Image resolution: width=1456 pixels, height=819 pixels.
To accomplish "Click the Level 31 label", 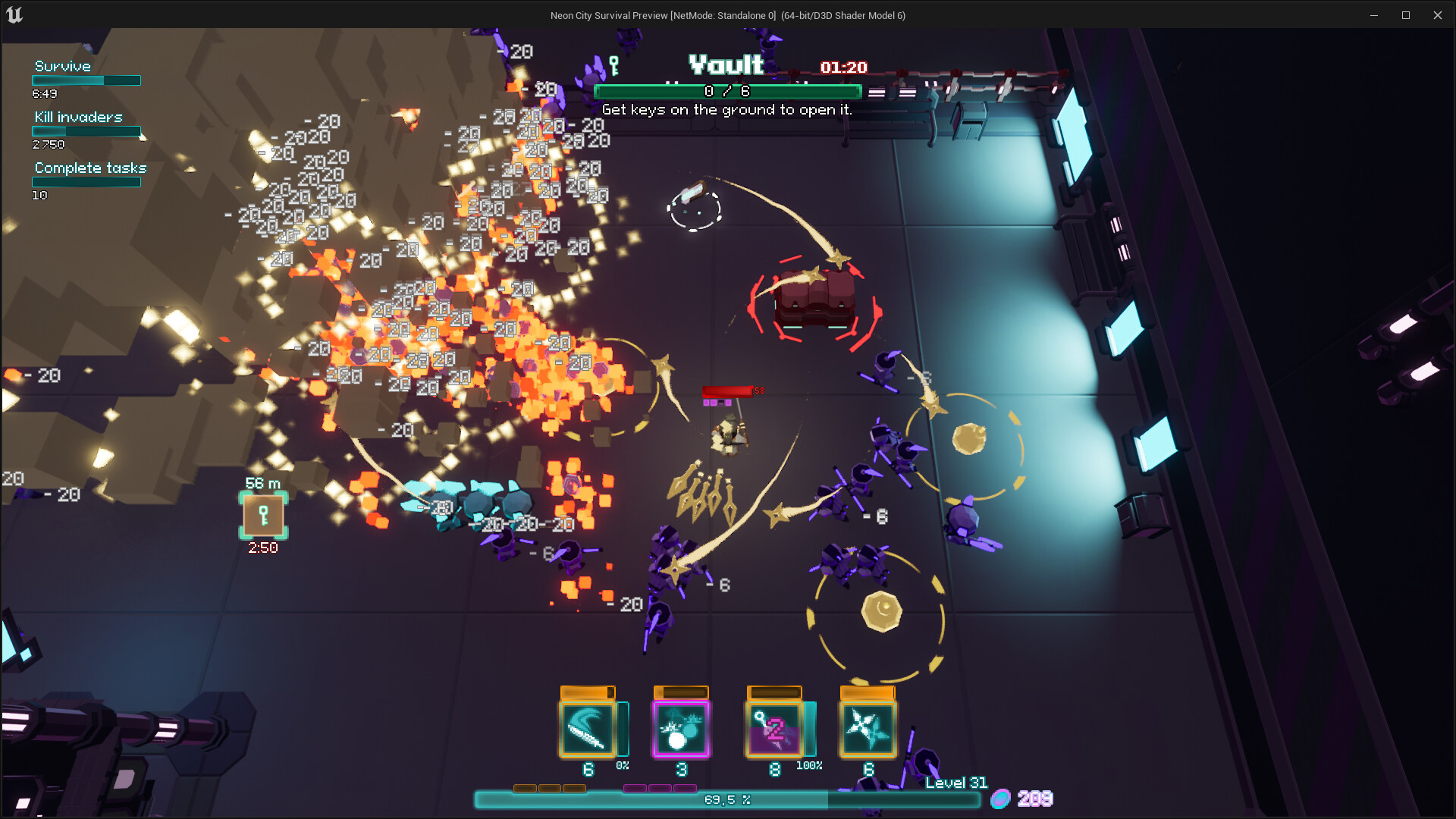I will (x=955, y=783).
